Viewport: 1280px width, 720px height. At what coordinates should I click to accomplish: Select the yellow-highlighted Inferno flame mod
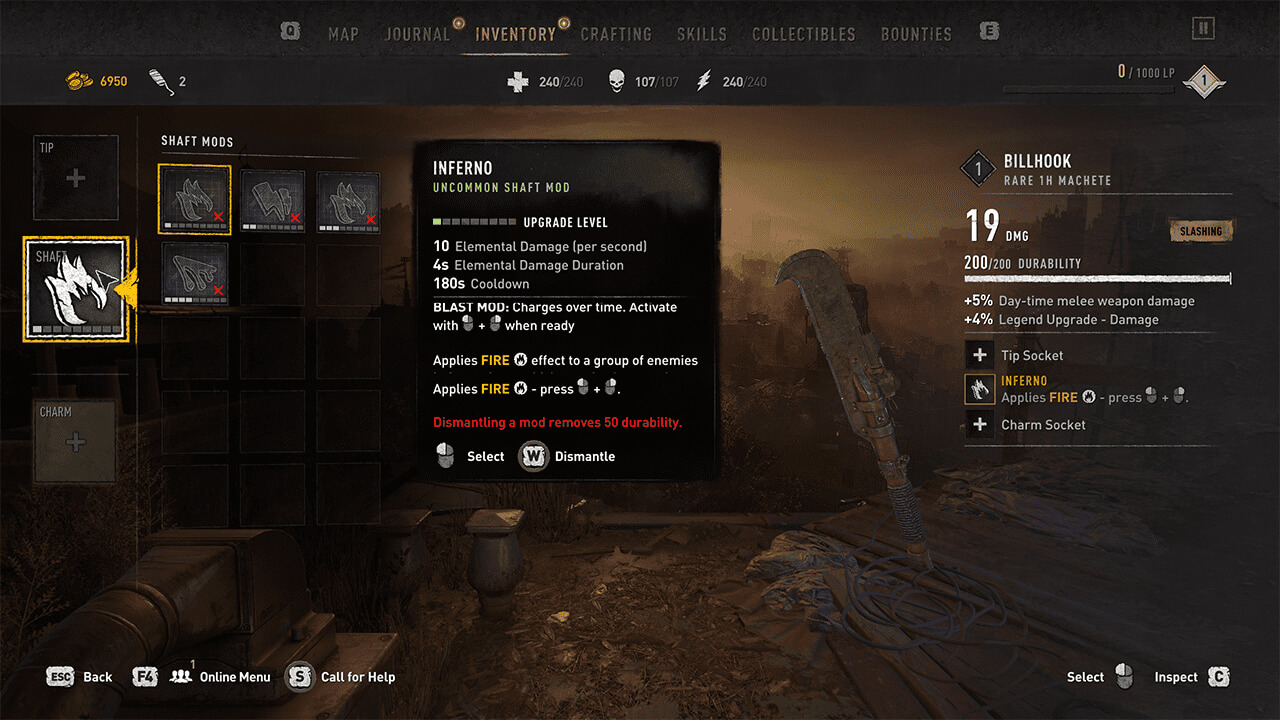click(195, 199)
